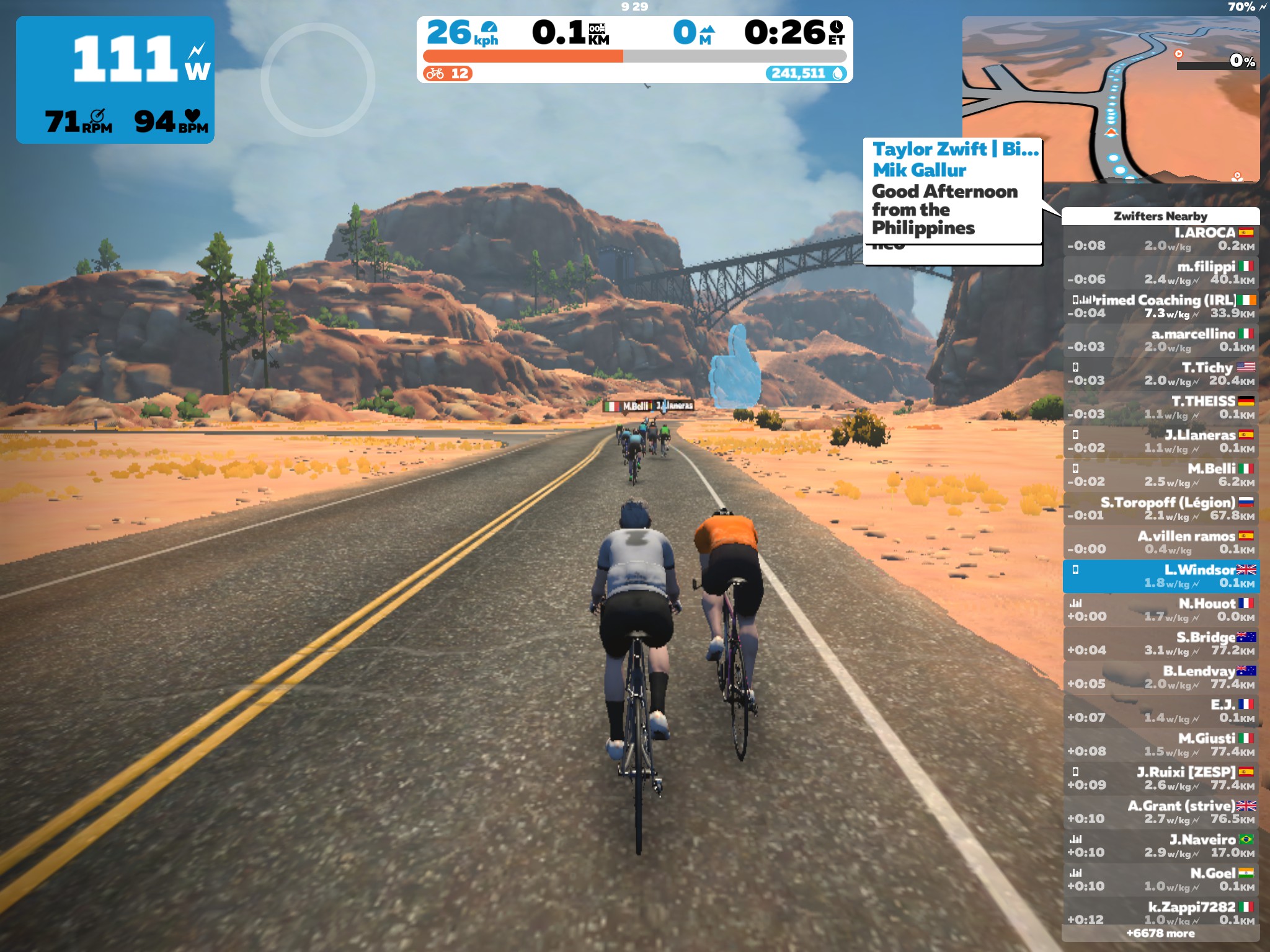Screen dimensions: 1270x952
Task: Select T.THEISS in the nearby list
Action: (x=1160, y=408)
